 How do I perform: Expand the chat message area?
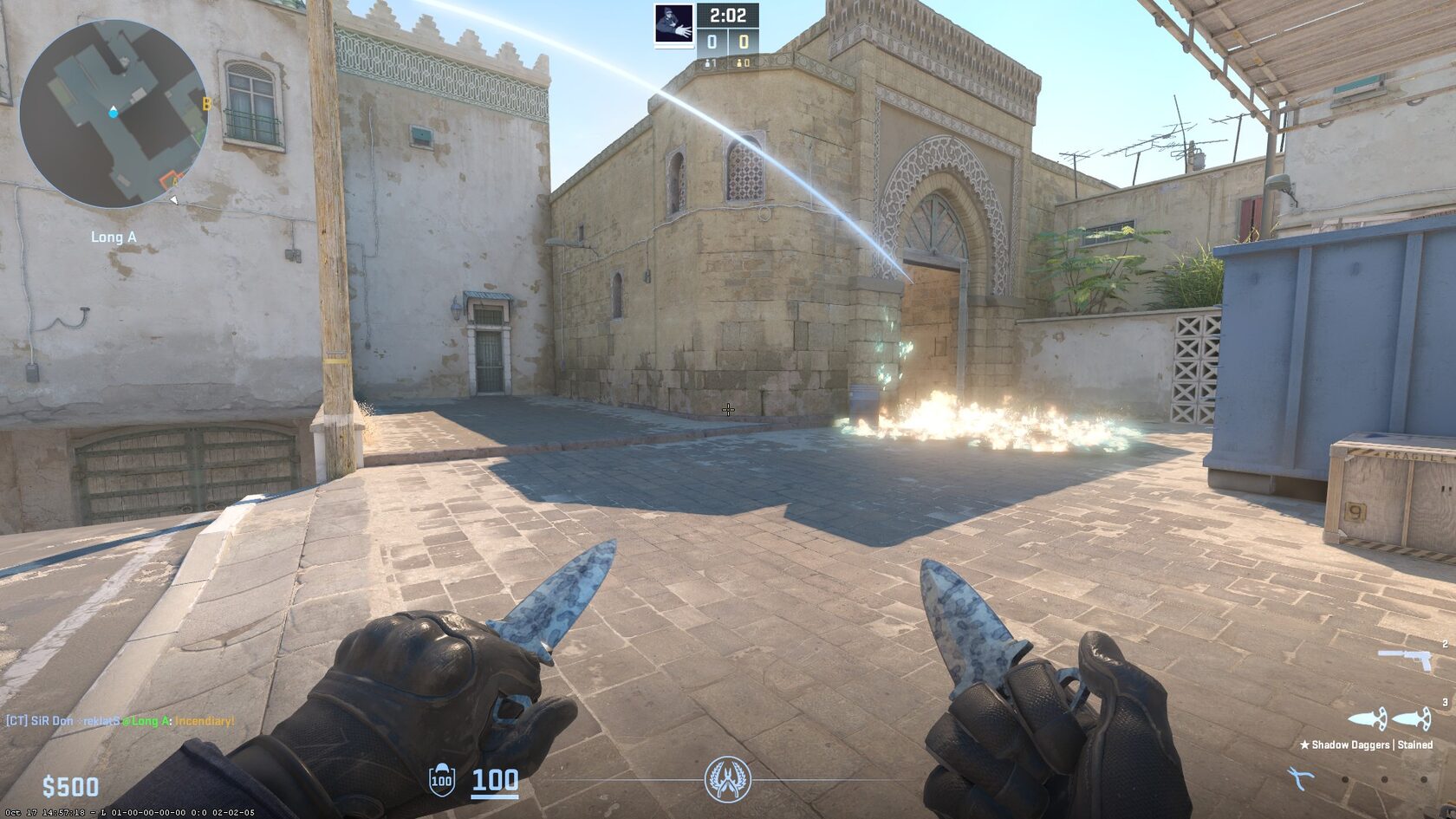(x=121, y=718)
